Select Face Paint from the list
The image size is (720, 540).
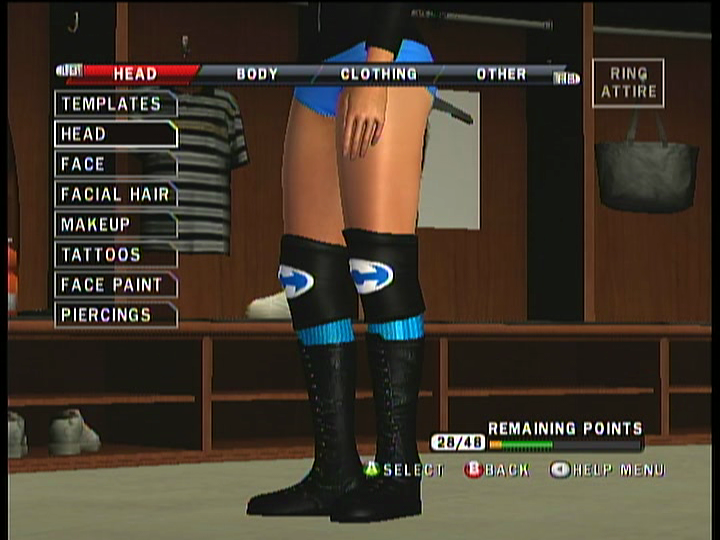click(x=115, y=285)
